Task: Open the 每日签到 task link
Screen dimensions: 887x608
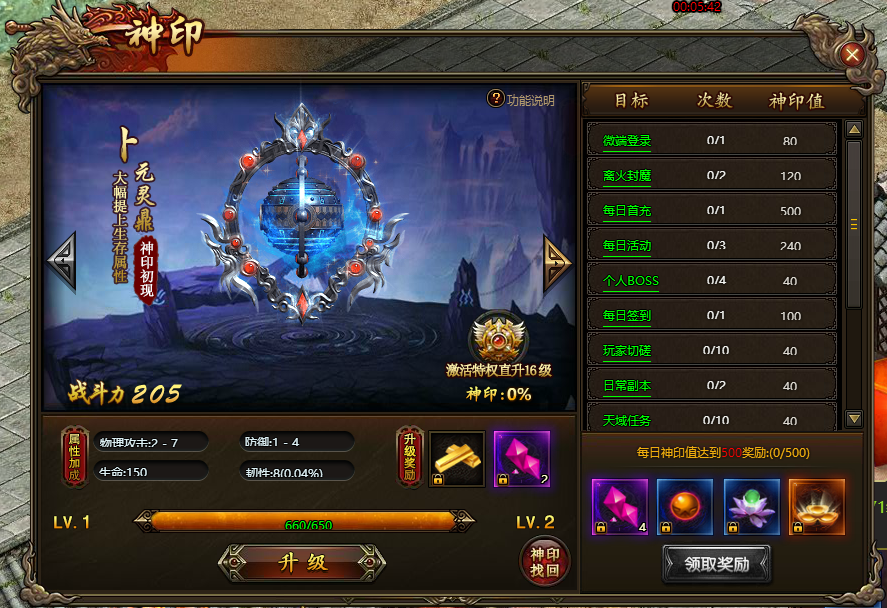Action: [627, 316]
